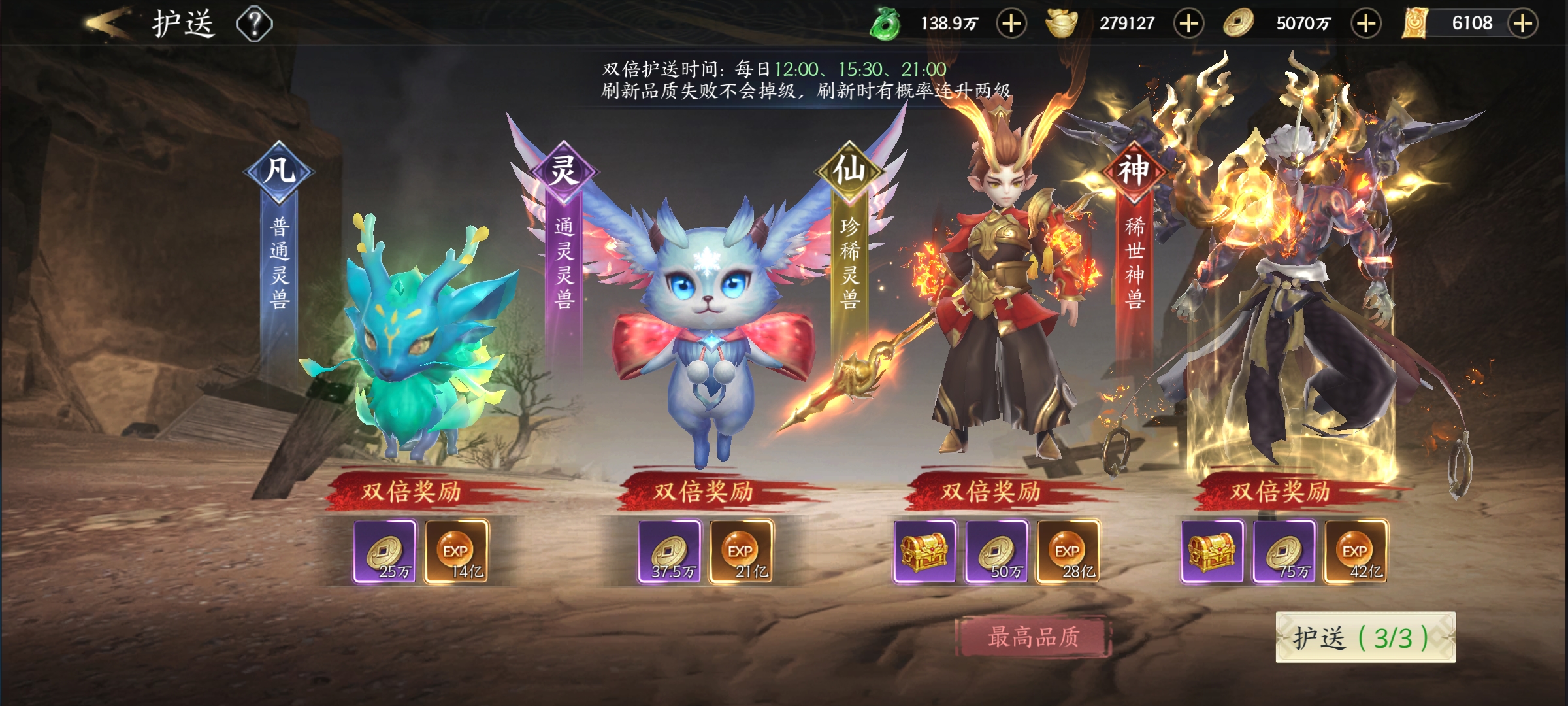Inspect the 50万 coin reward
1568x706 pixels.
996,552
